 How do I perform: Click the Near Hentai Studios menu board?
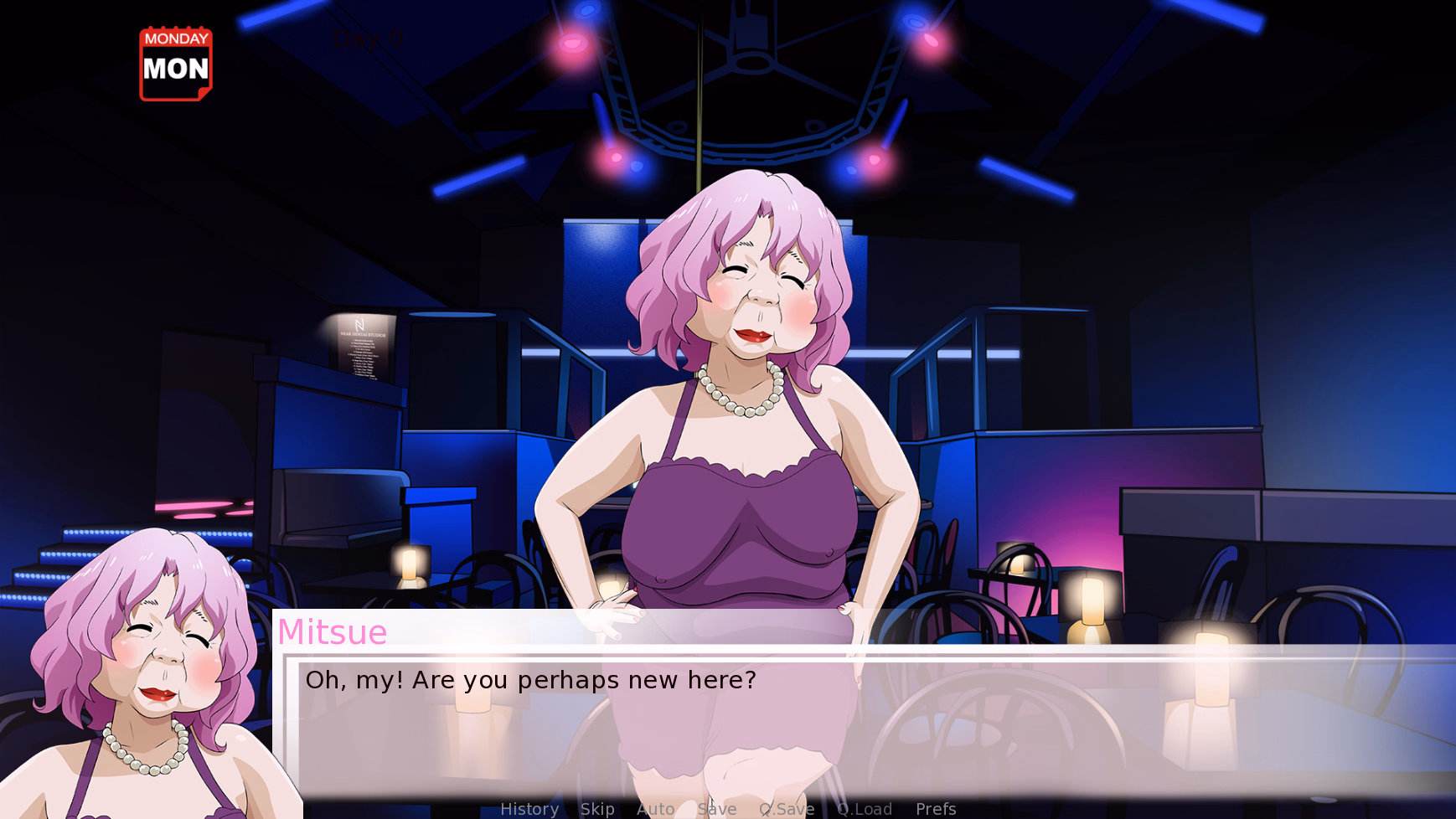362,348
